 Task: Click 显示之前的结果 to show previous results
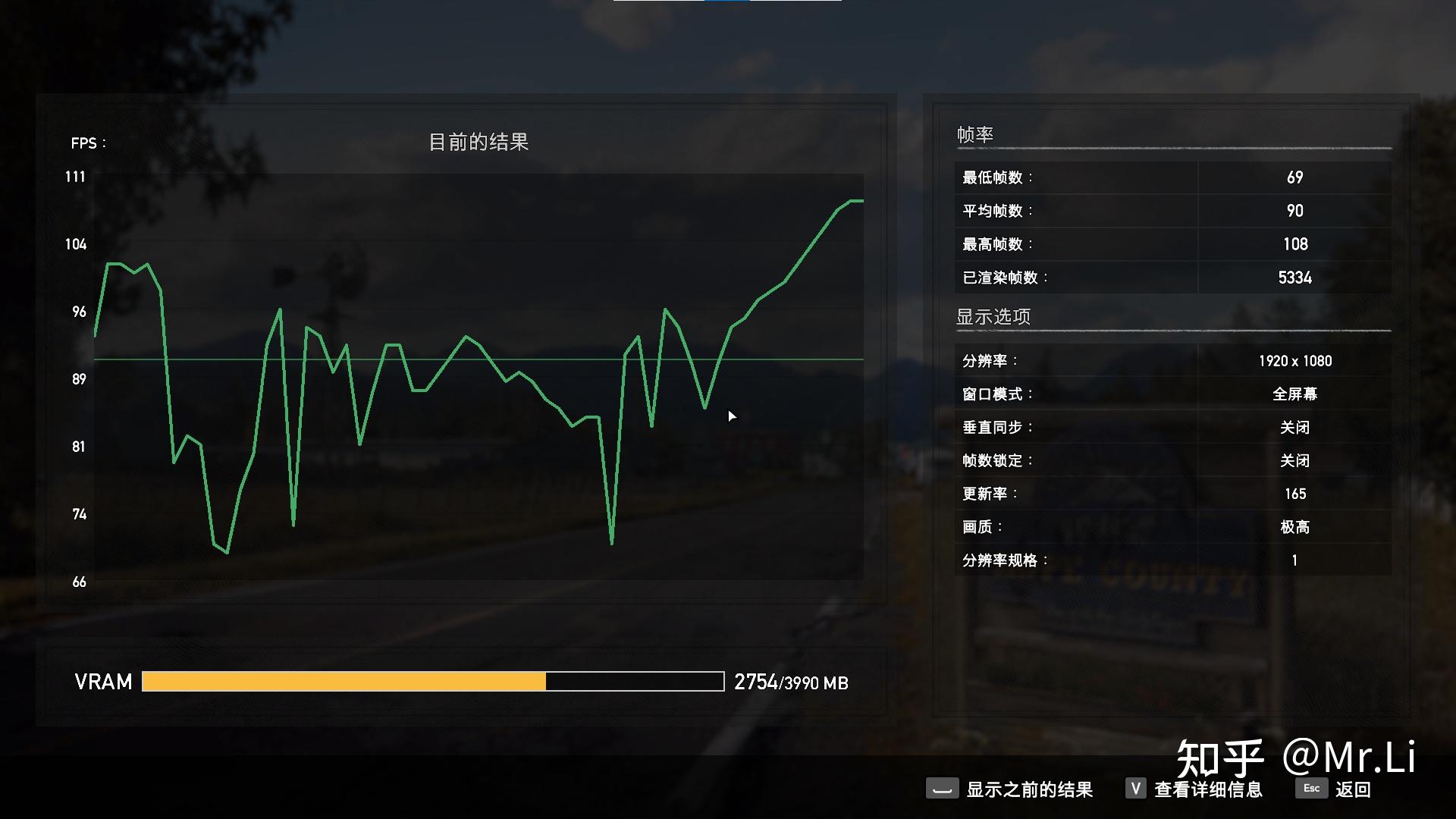(1029, 789)
